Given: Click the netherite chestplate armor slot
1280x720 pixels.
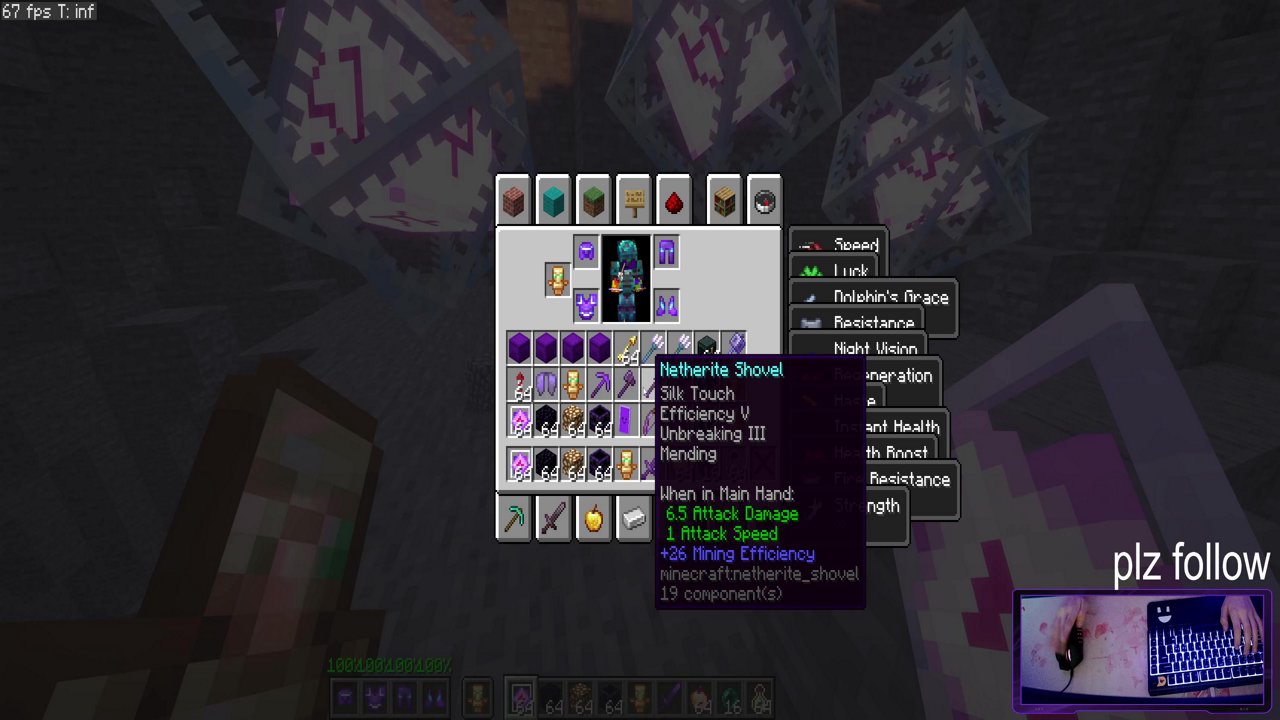Looking at the screenshot, I should (586, 306).
